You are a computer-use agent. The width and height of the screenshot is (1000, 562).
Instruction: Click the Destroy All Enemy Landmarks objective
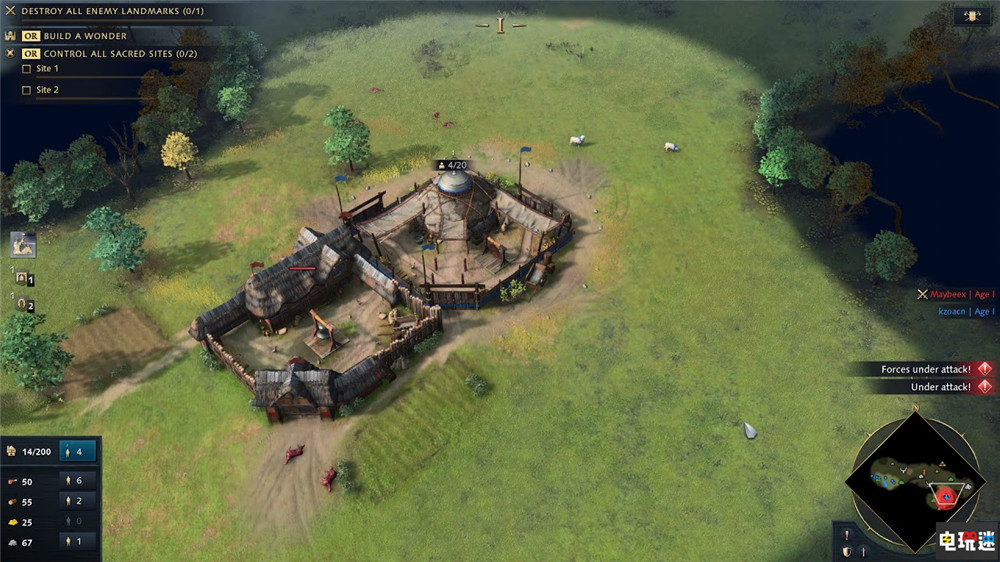pyautogui.click(x=112, y=10)
